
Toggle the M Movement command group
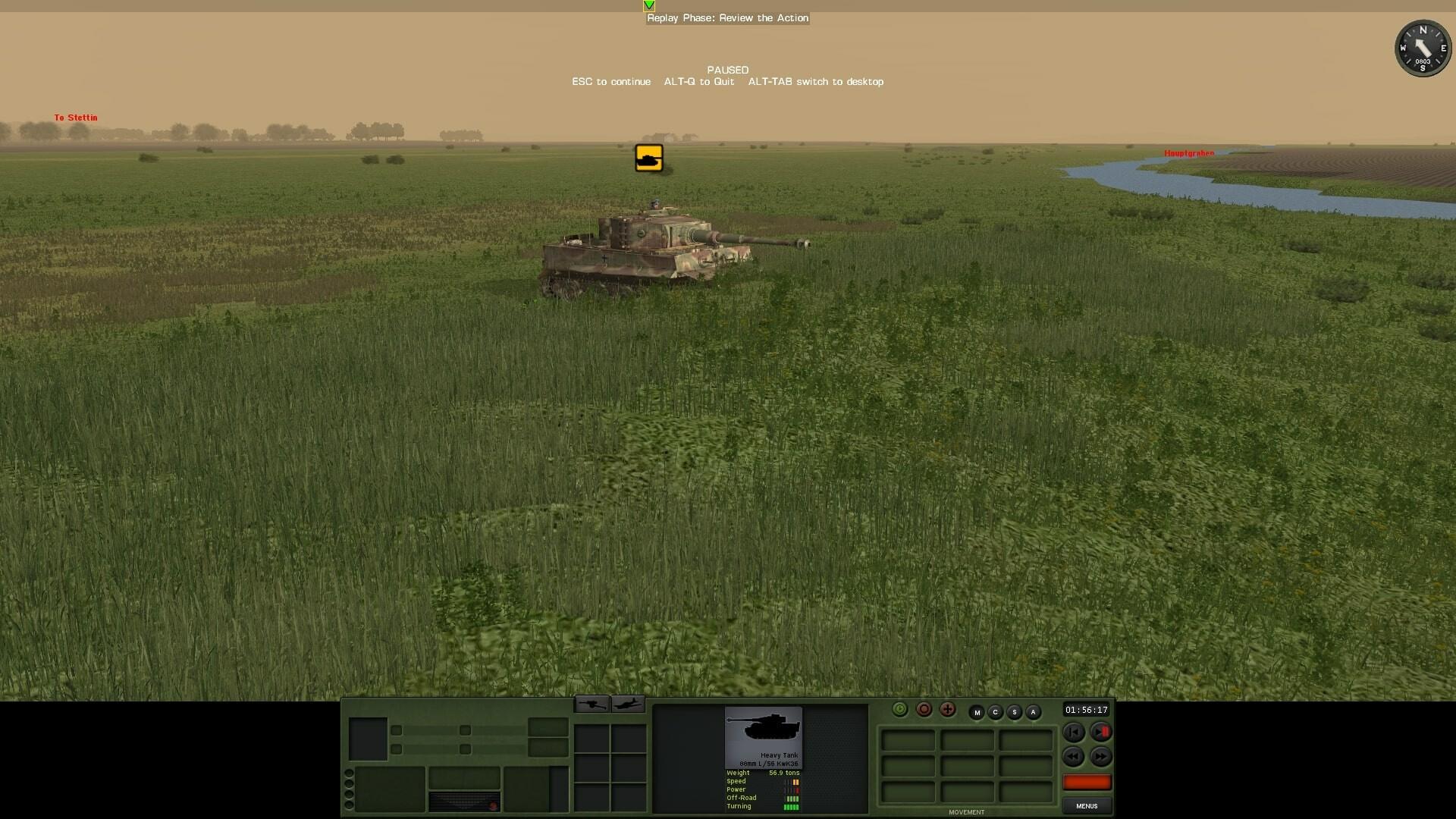pyautogui.click(x=977, y=713)
